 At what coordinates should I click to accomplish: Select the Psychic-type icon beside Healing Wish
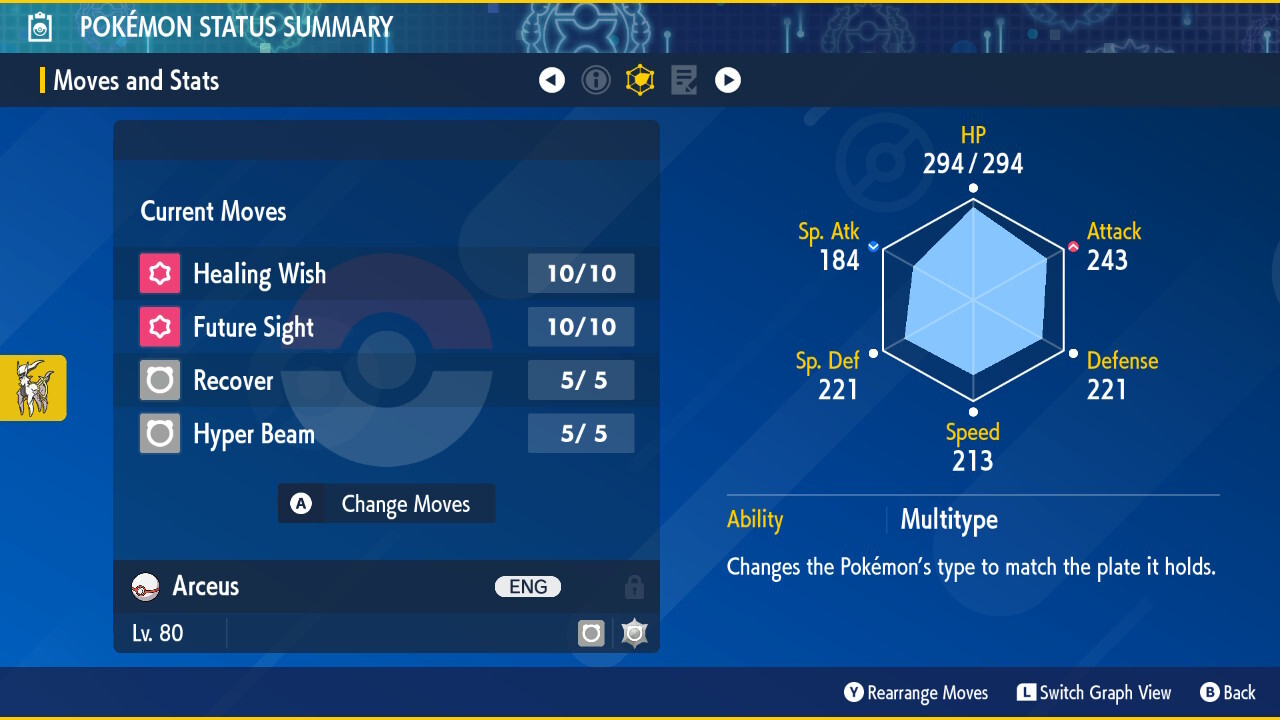[x=159, y=273]
